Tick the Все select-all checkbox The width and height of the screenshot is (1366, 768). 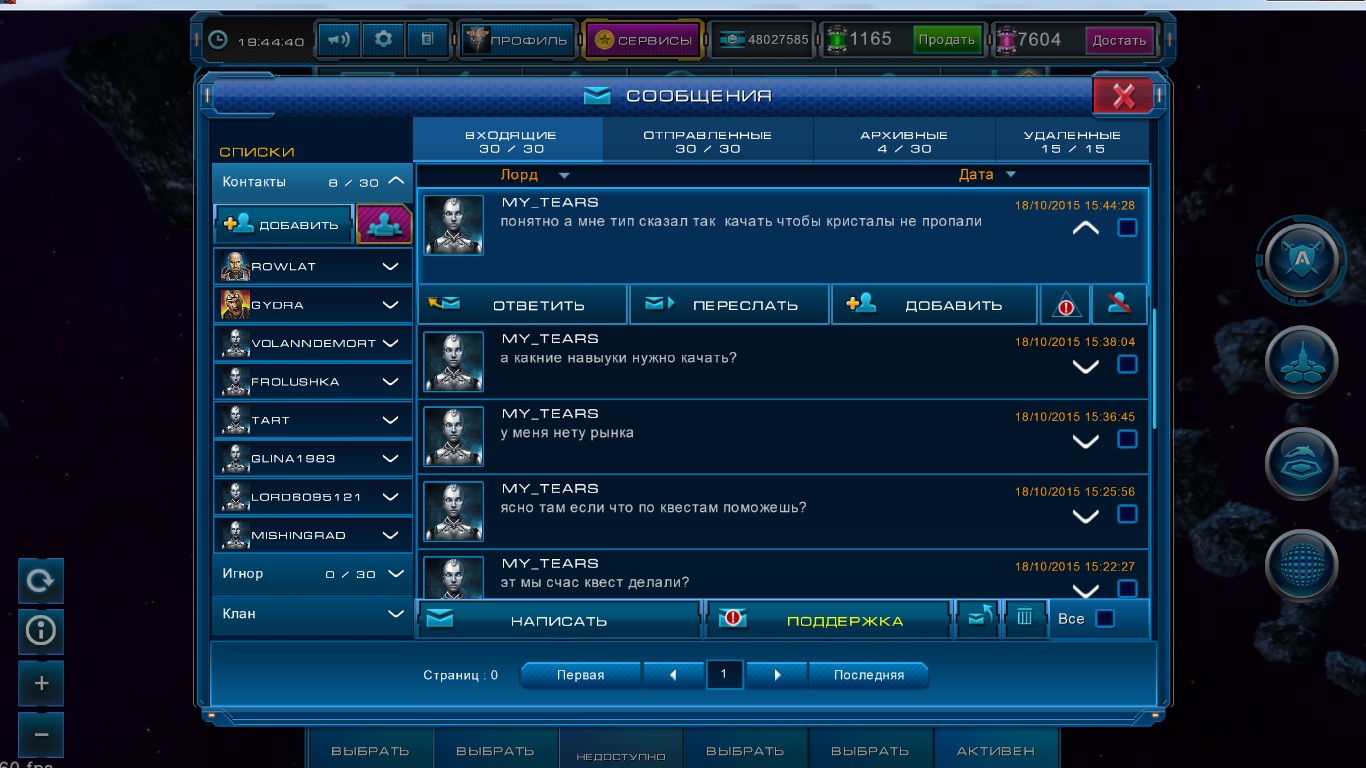click(1105, 619)
